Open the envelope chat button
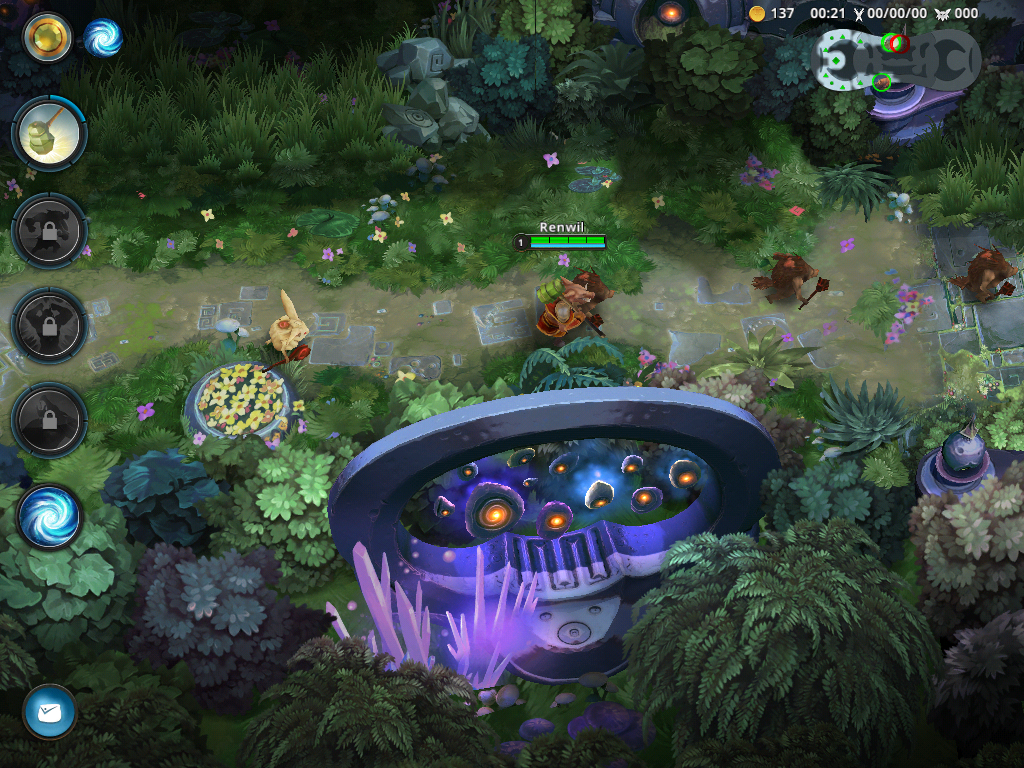The width and height of the screenshot is (1024, 768). coord(49,712)
